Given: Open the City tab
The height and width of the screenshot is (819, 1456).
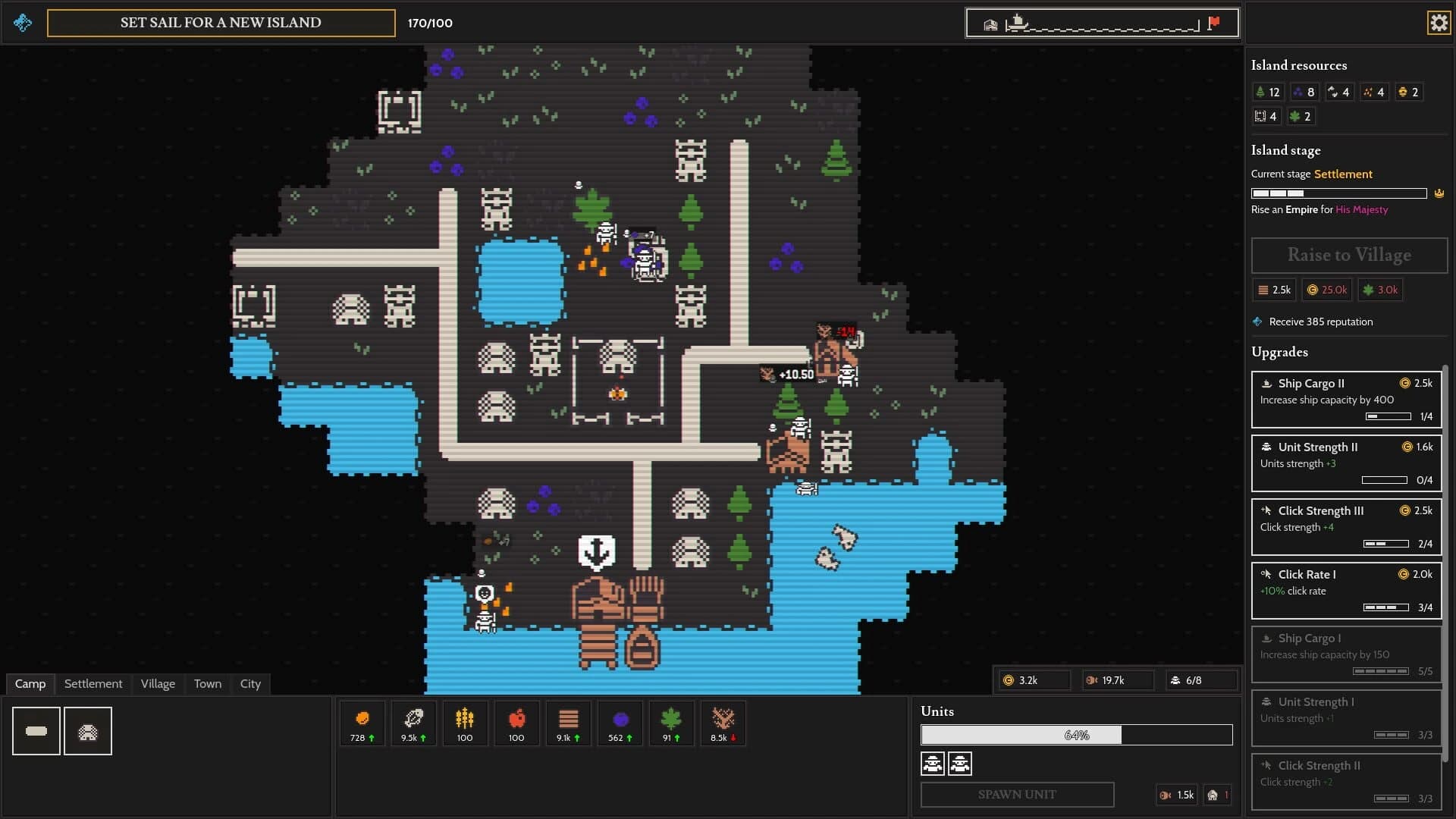Looking at the screenshot, I should [x=250, y=683].
